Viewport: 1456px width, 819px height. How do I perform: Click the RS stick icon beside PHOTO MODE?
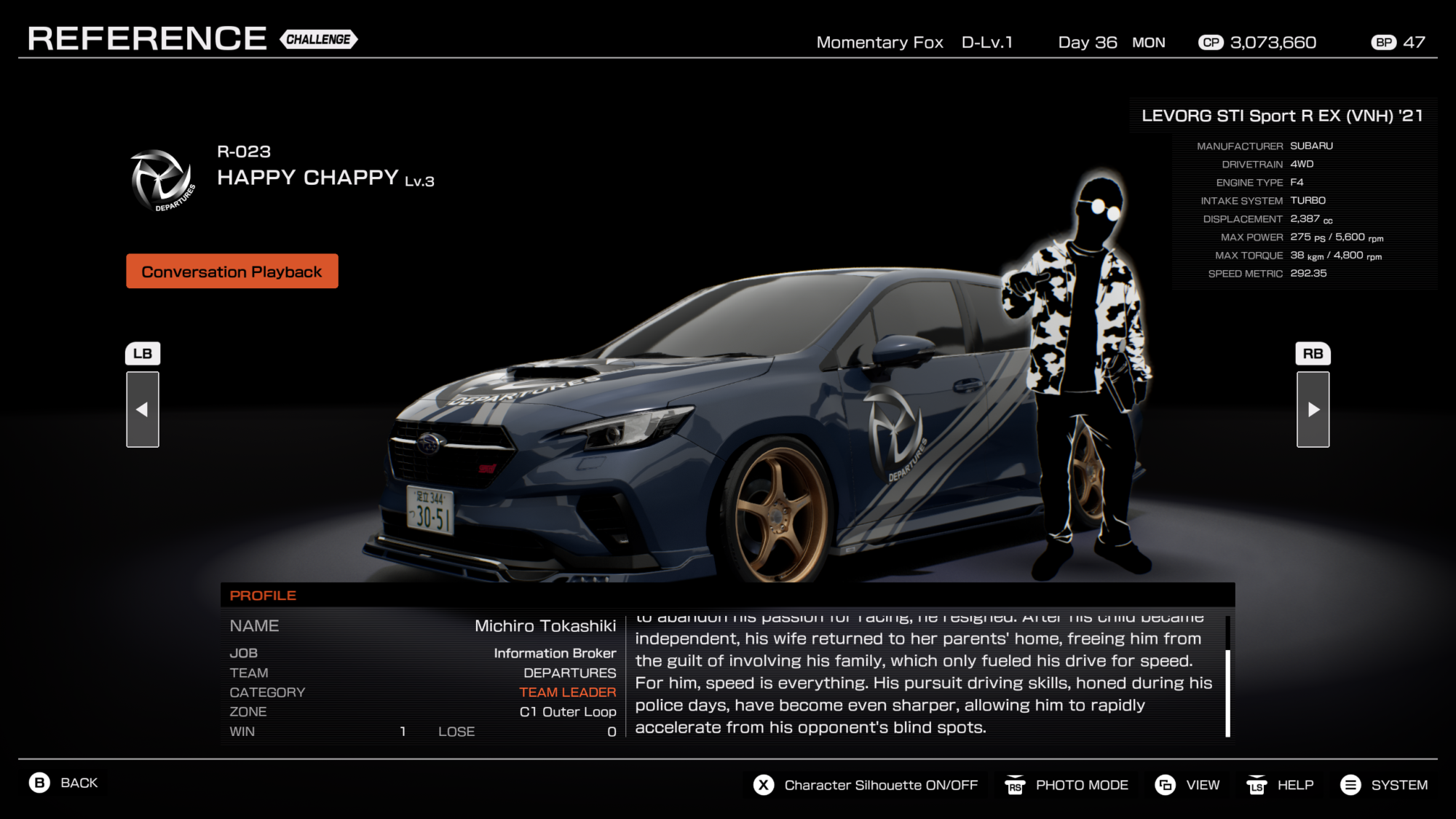[x=1013, y=785]
